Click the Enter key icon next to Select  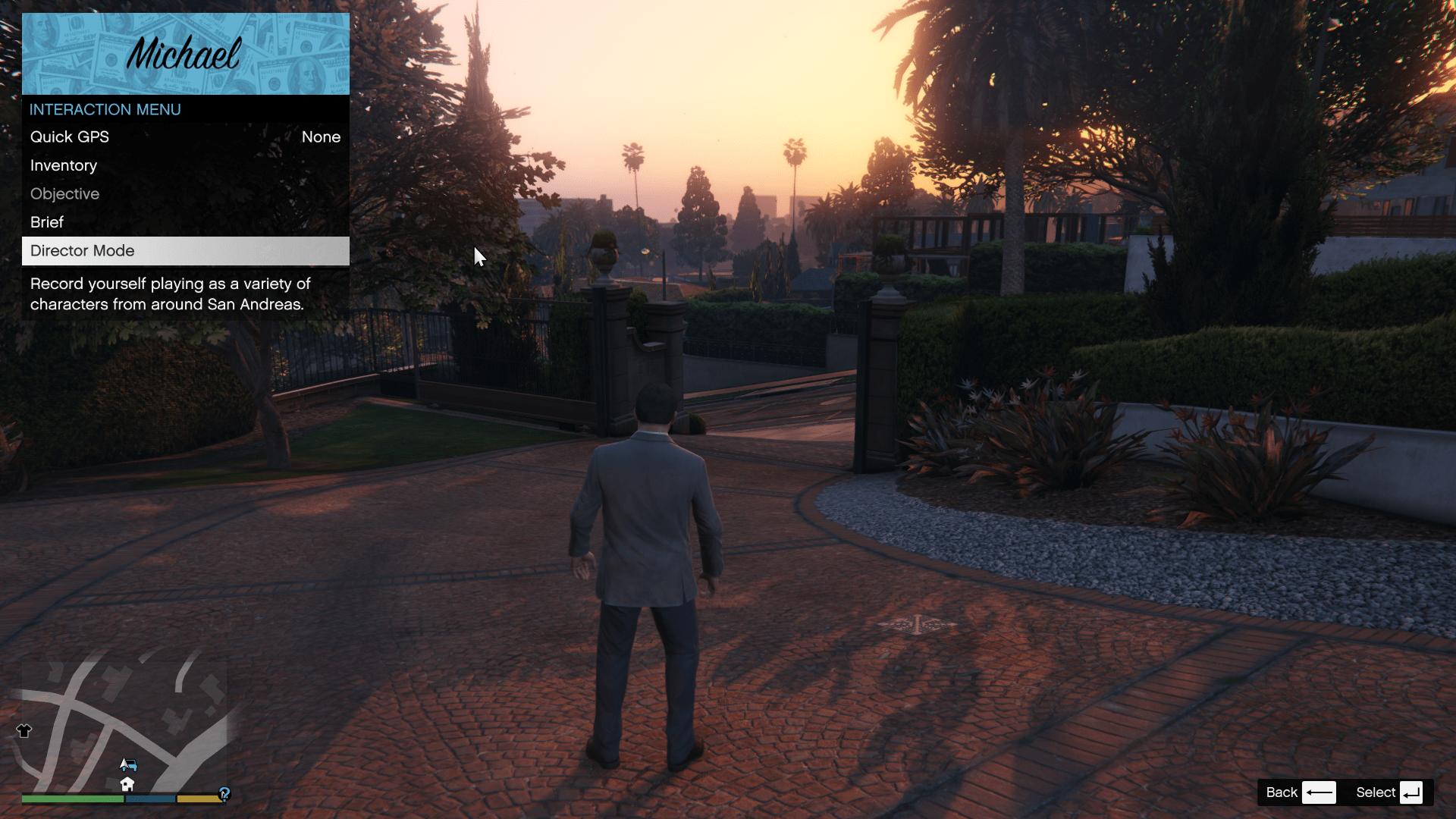pos(1412,792)
